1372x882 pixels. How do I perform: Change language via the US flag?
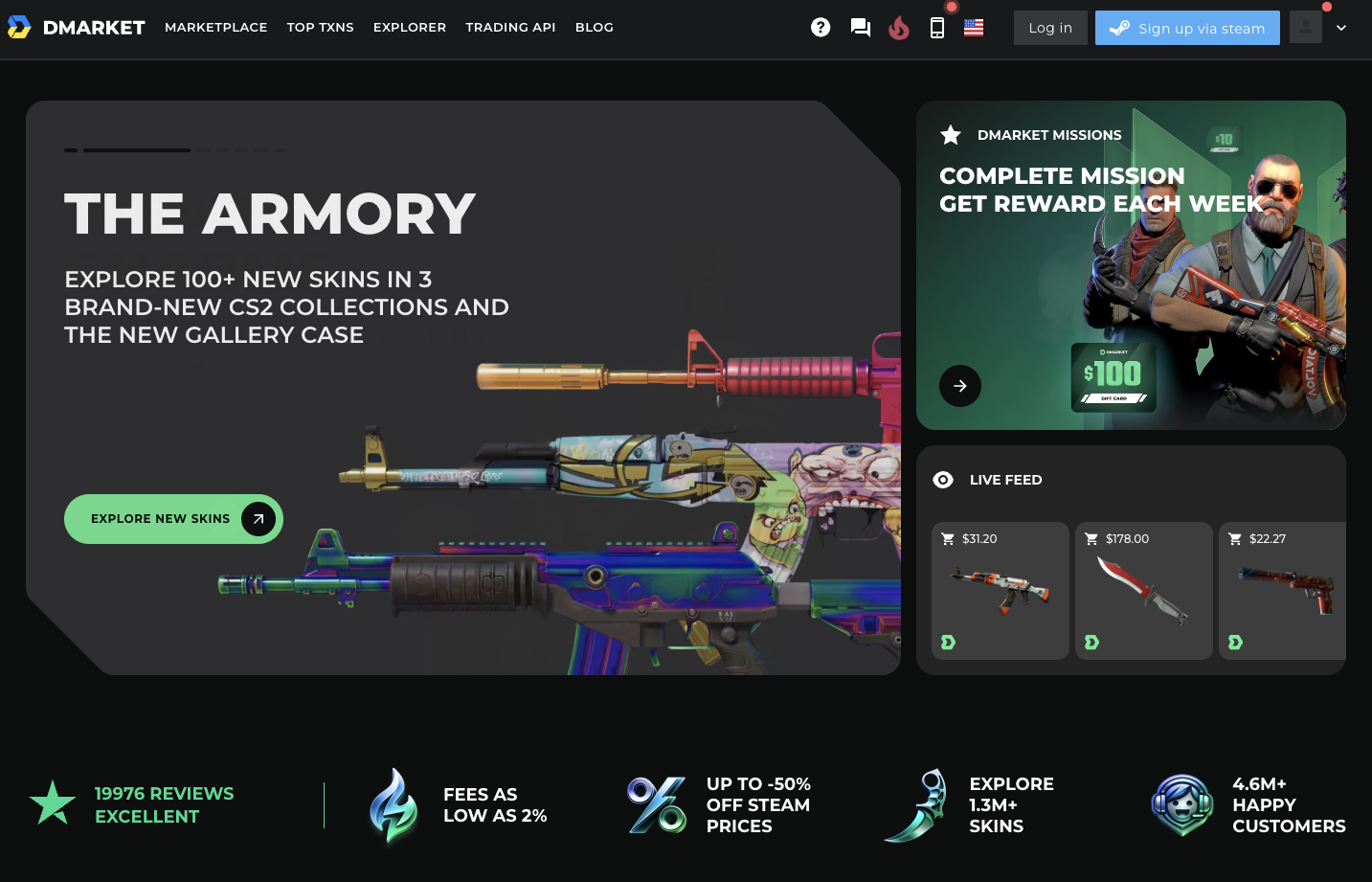click(974, 28)
